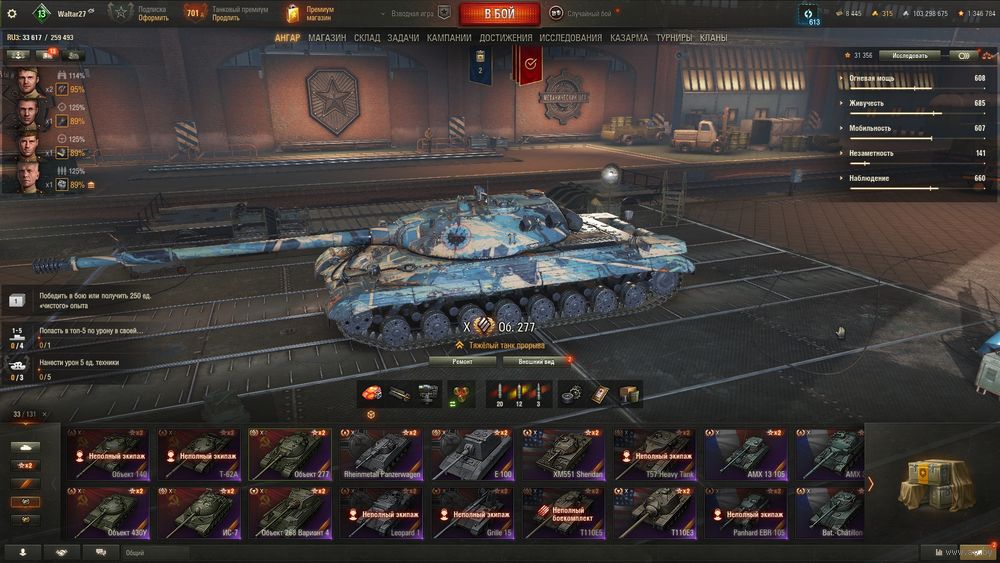
Task: Go to the КАМПАНИИ tab
Action: pos(449,38)
